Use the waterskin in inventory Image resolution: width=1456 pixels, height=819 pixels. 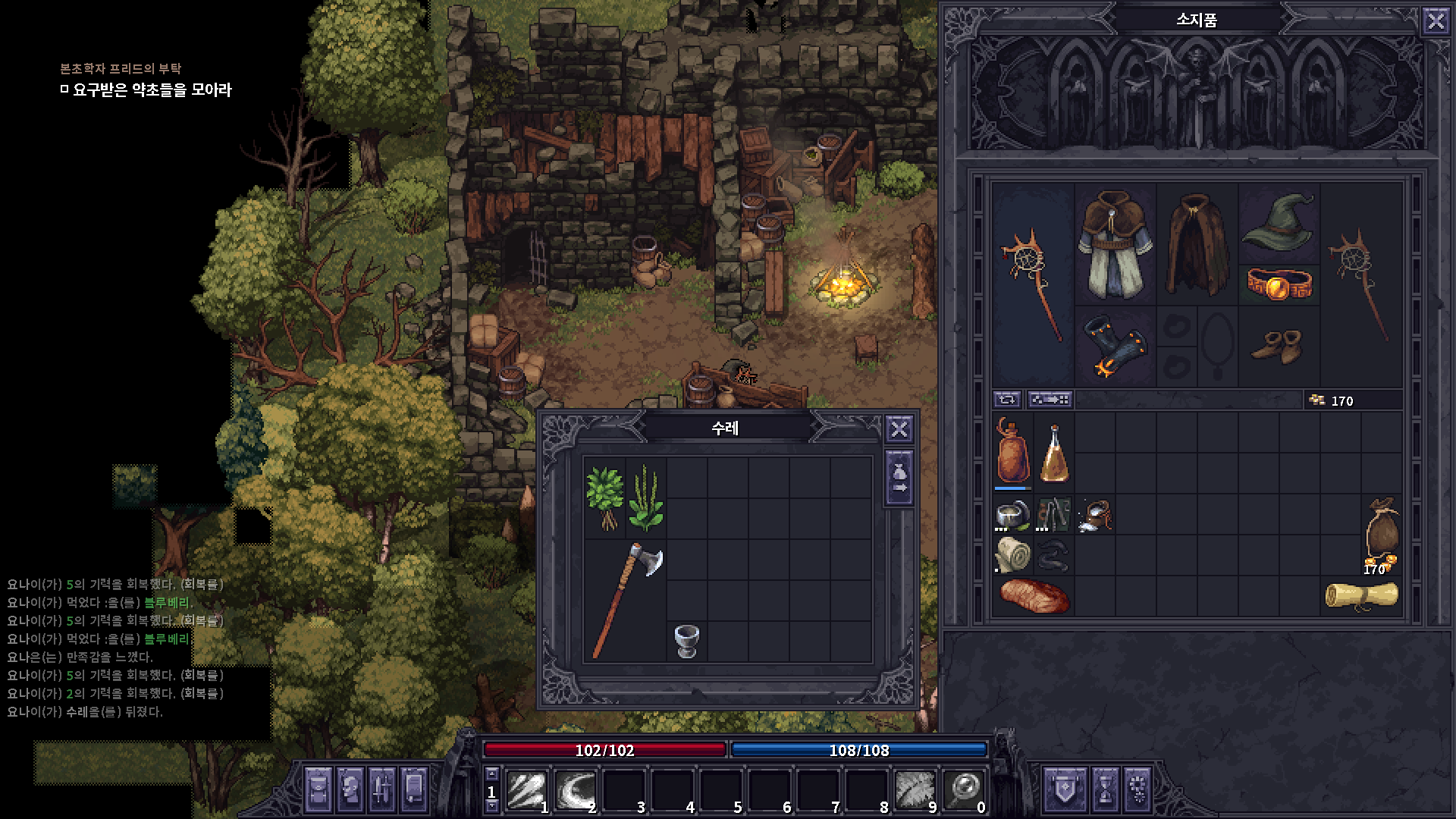point(1012,452)
